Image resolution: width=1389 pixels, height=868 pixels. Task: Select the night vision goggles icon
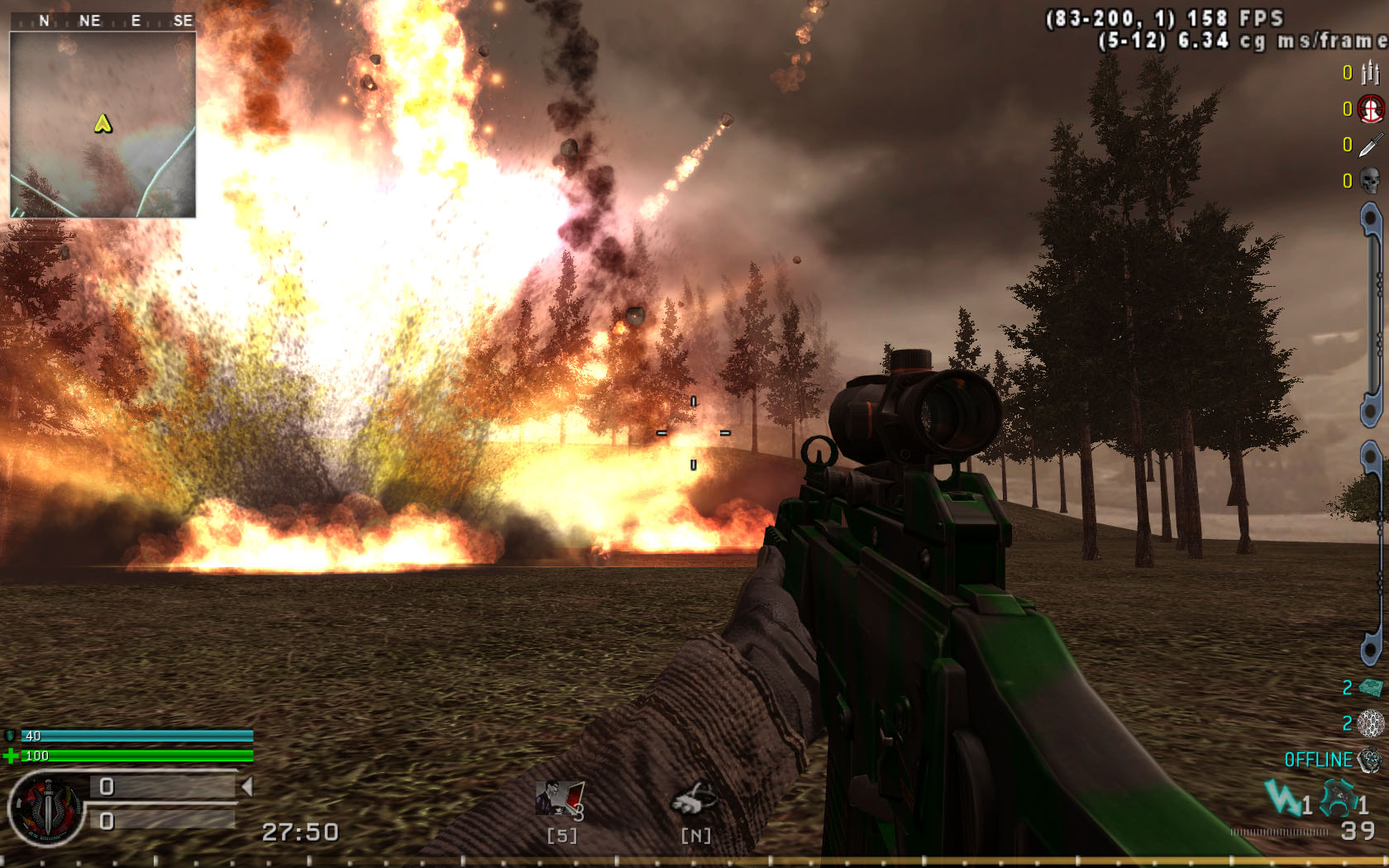coord(694,799)
